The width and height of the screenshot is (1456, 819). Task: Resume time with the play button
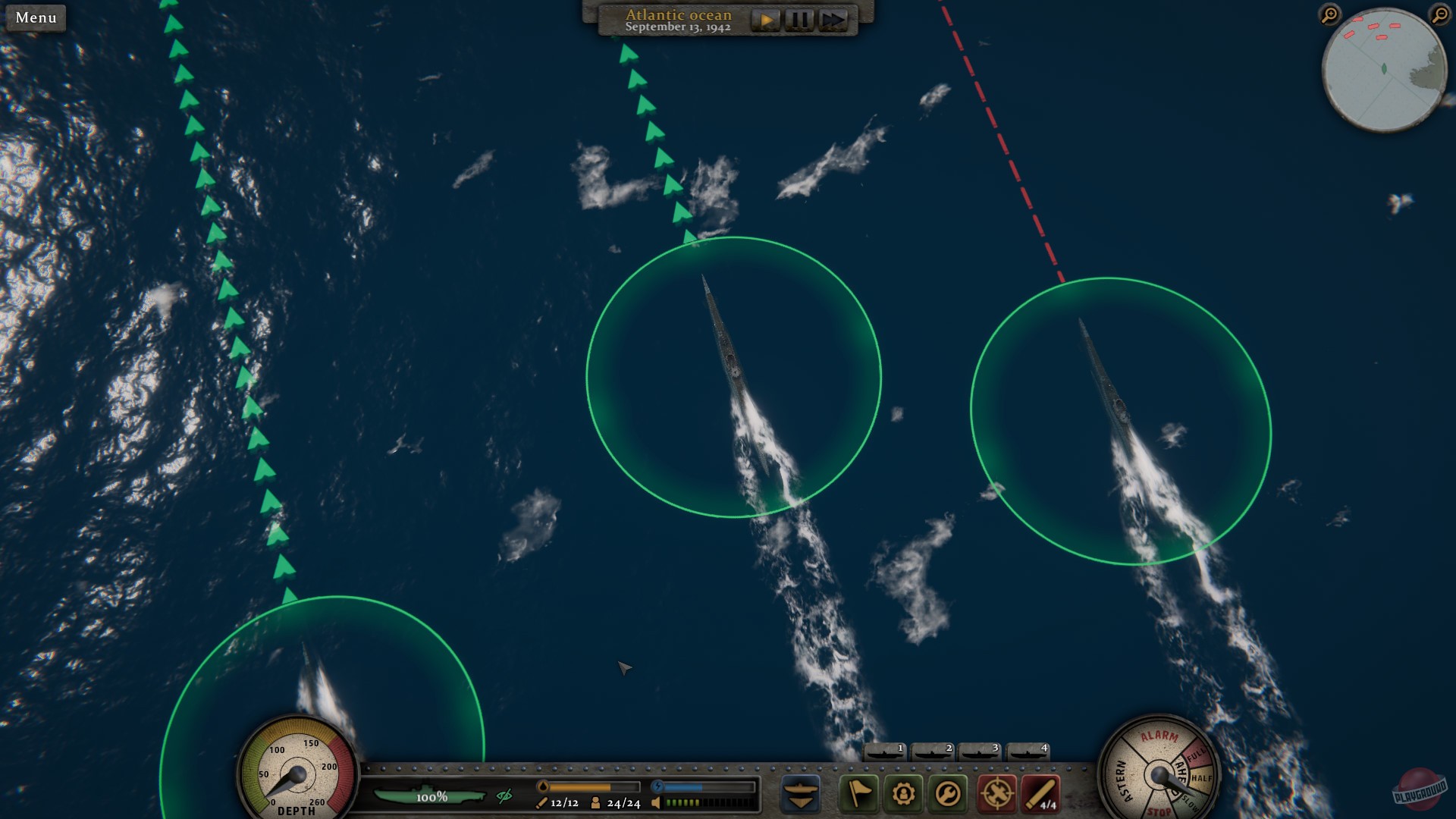click(x=766, y=20)
